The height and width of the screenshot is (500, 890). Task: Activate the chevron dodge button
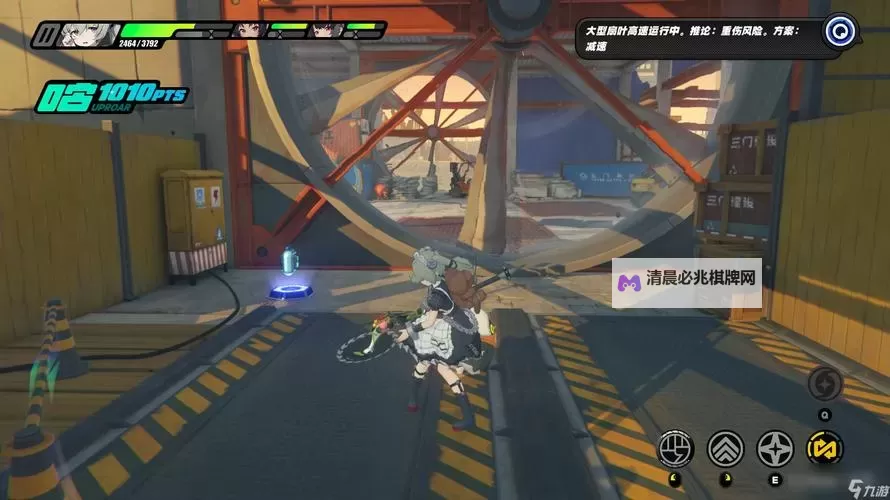[x=725, y=448]
